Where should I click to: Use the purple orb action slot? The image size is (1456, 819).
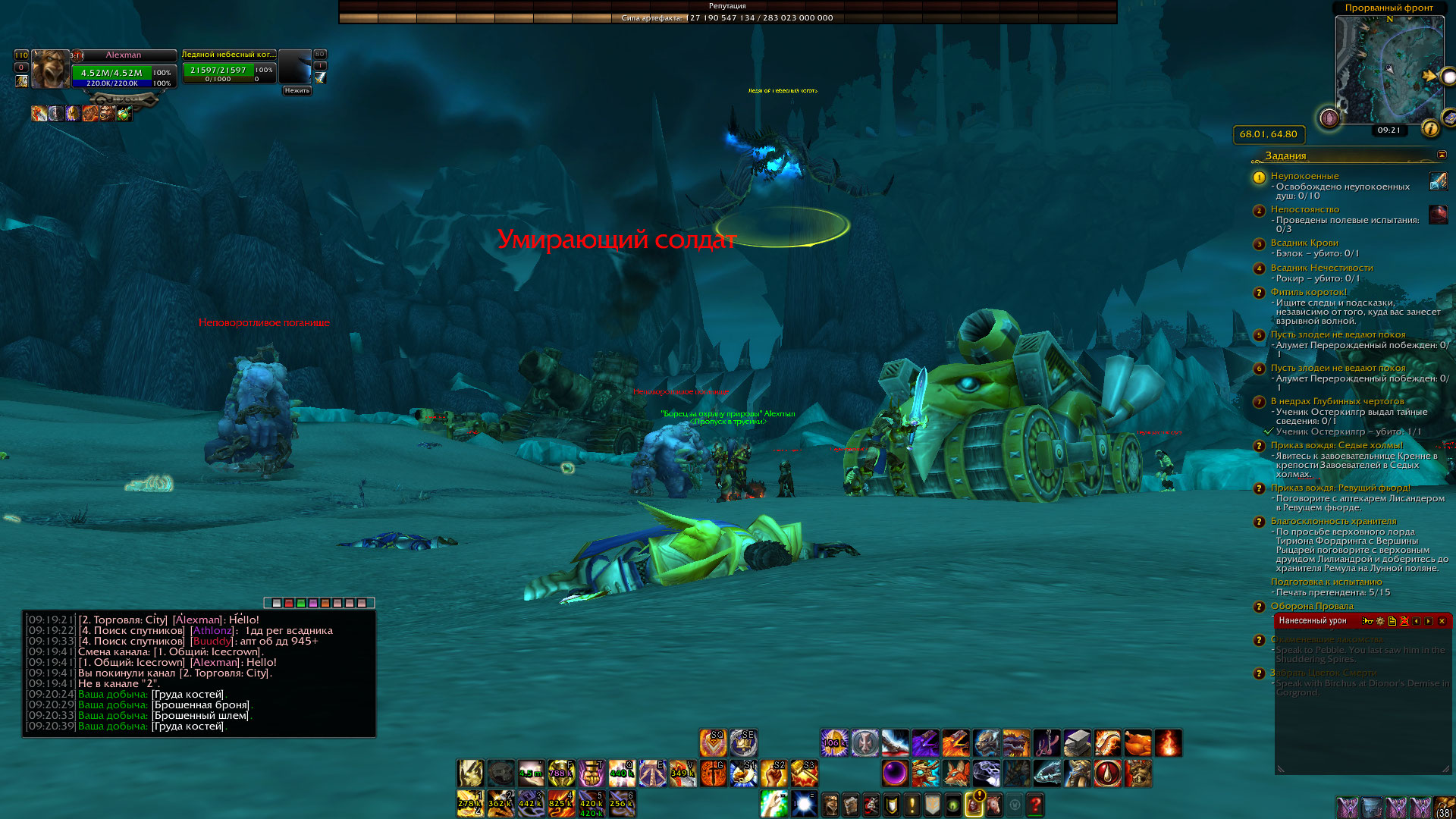[x=895, y=773]
